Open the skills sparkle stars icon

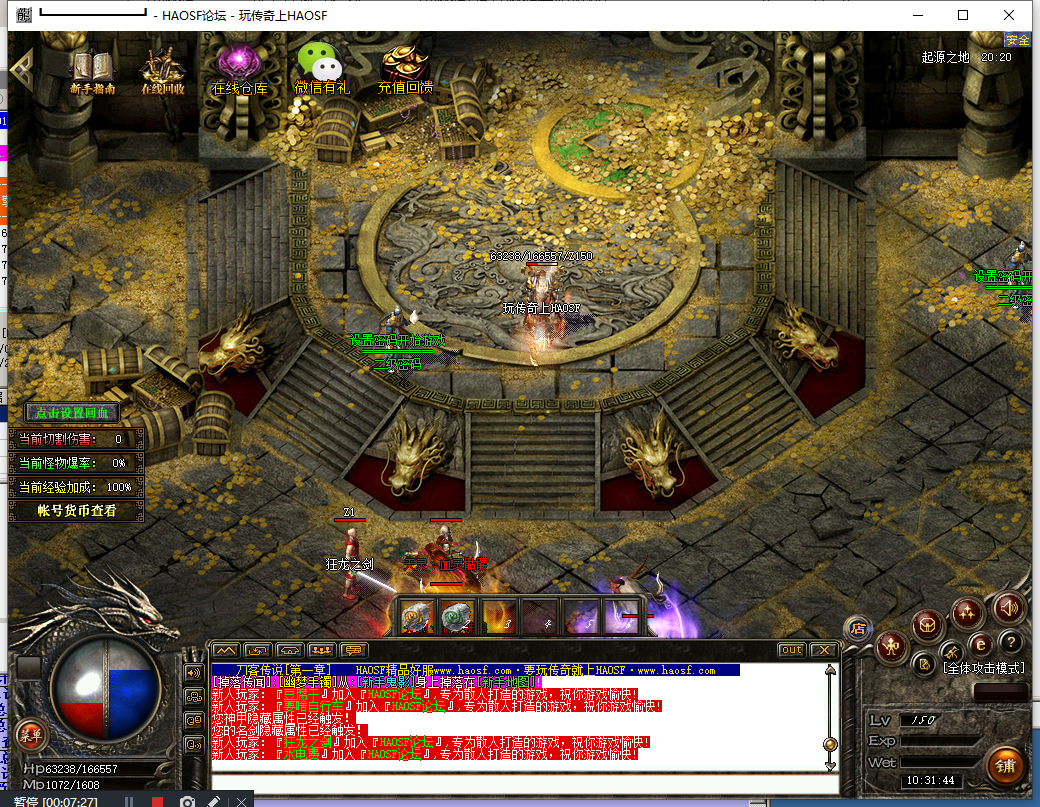(x=967, y=611)
